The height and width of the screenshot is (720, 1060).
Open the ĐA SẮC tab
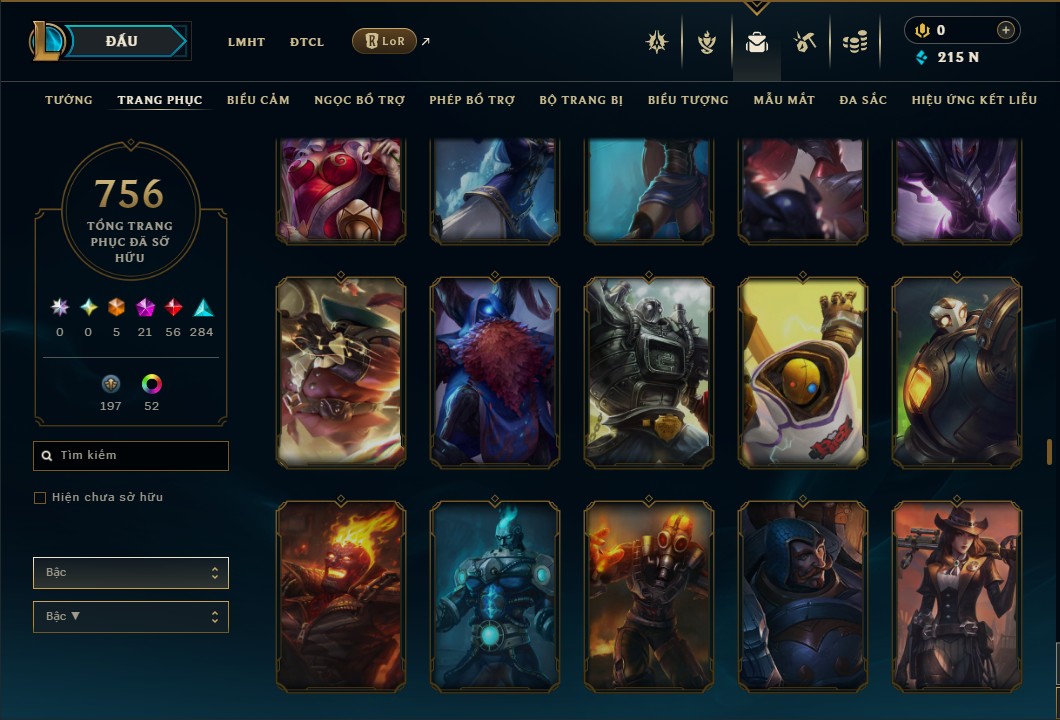pos(863,100)
